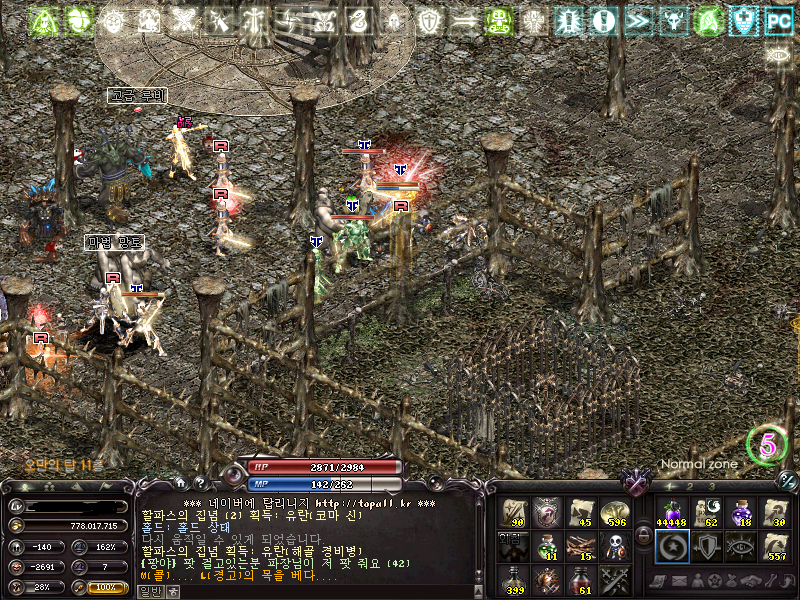Activate the eye skill icon
Screen dimensions: 800x600
click(741, 546)
